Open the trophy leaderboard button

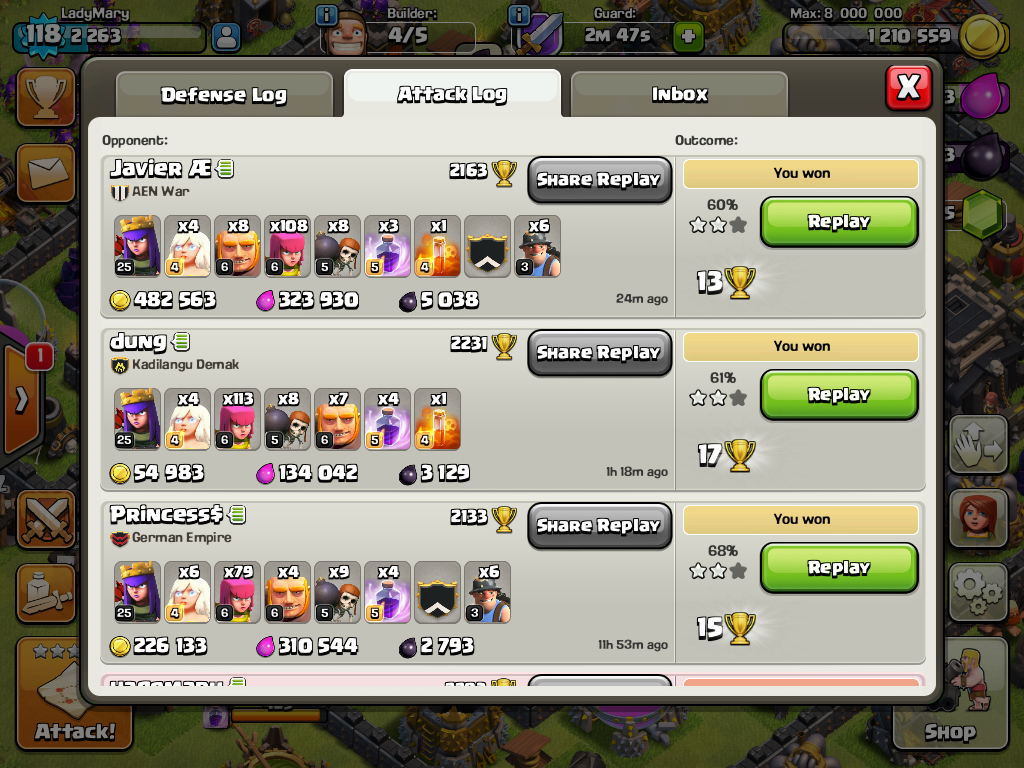pyautogui.click(x=44, y=98)
